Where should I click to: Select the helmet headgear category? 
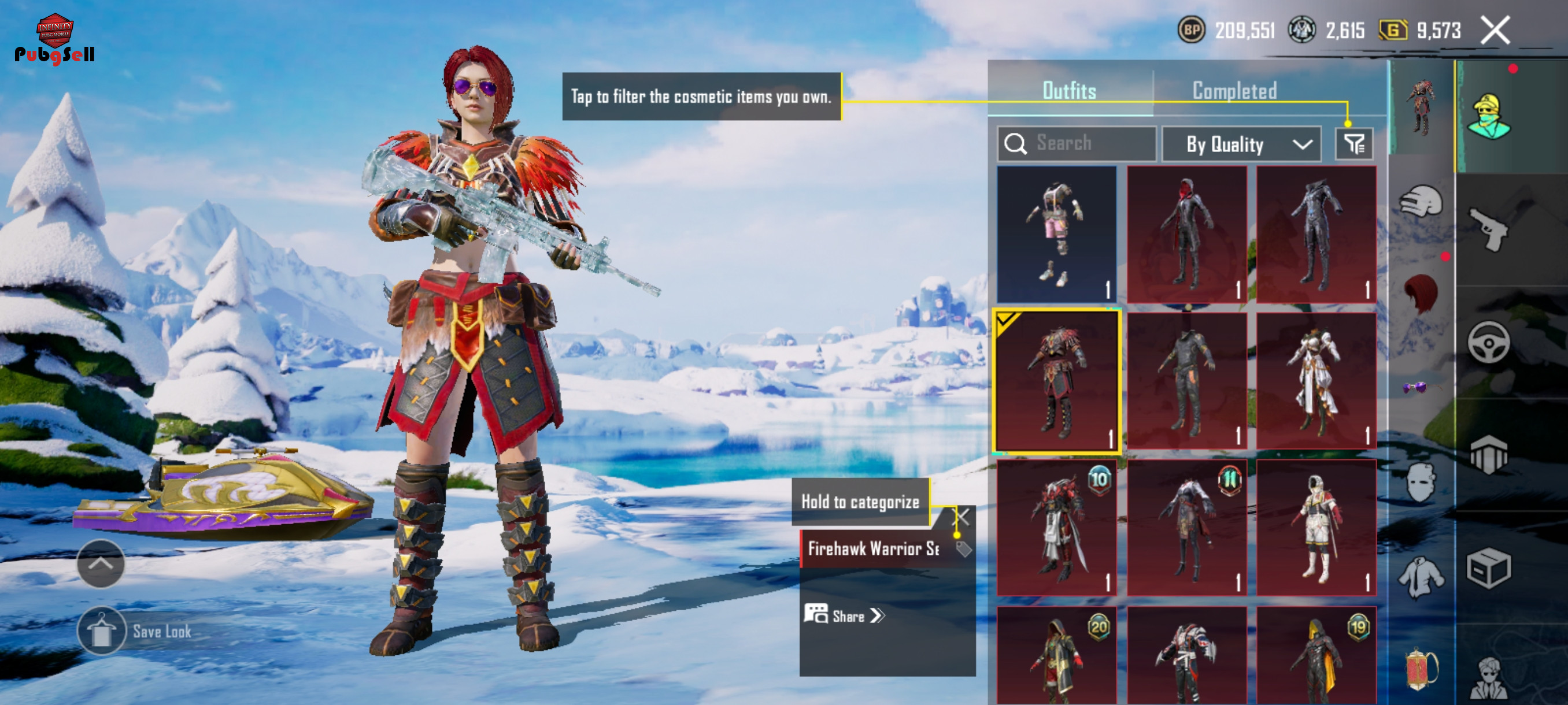(1420, 201)
